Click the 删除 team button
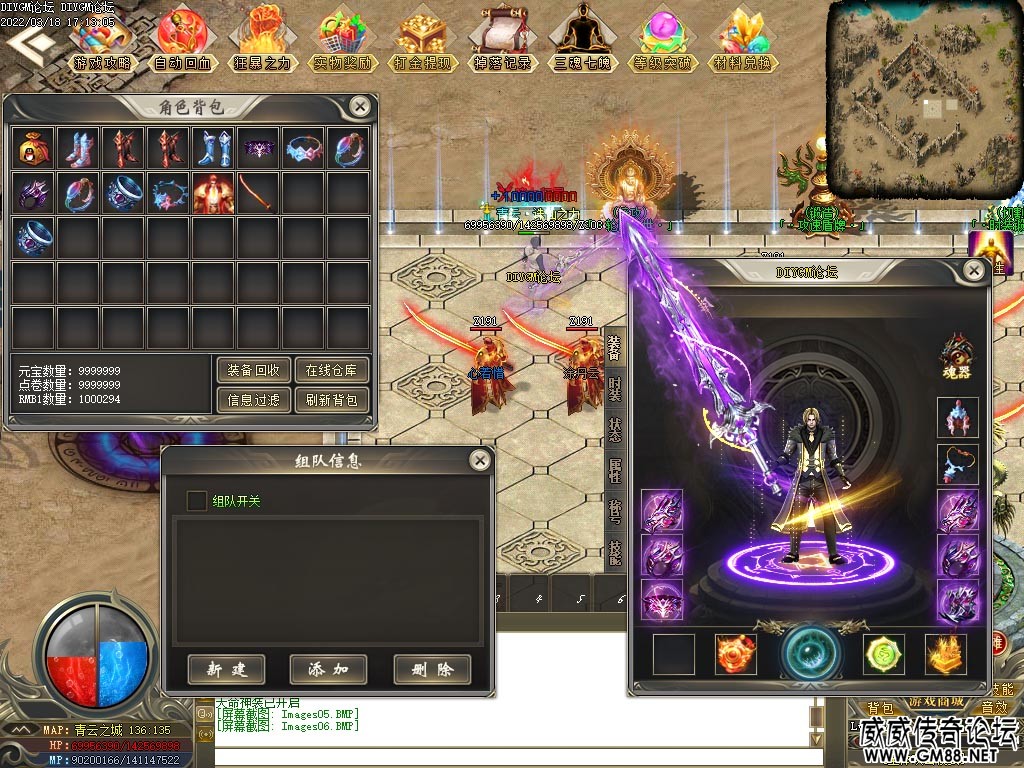This screenshot has width=1024, height=768. pos(432,669)
